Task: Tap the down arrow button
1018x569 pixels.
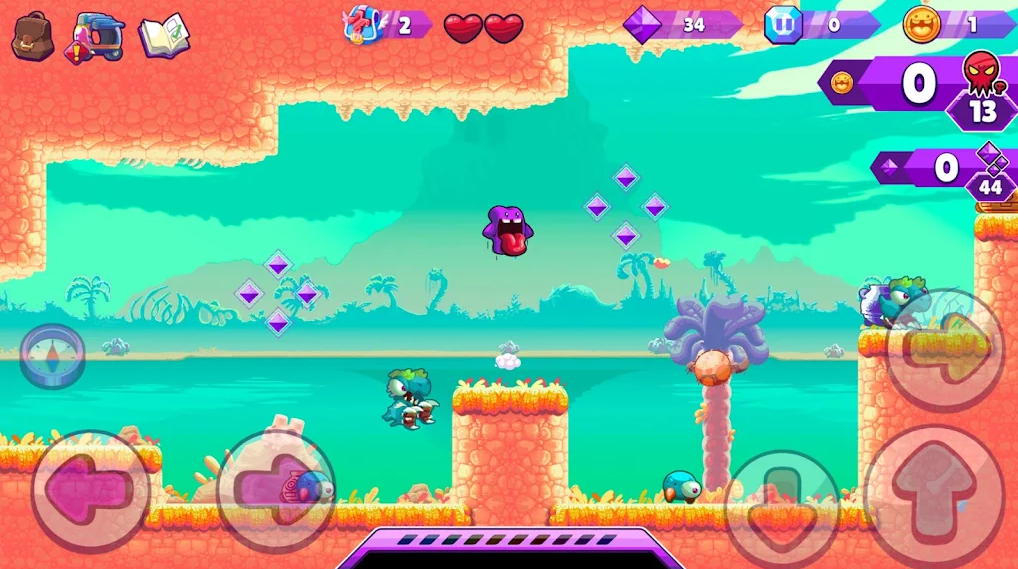Action: [x=782, y=505]
